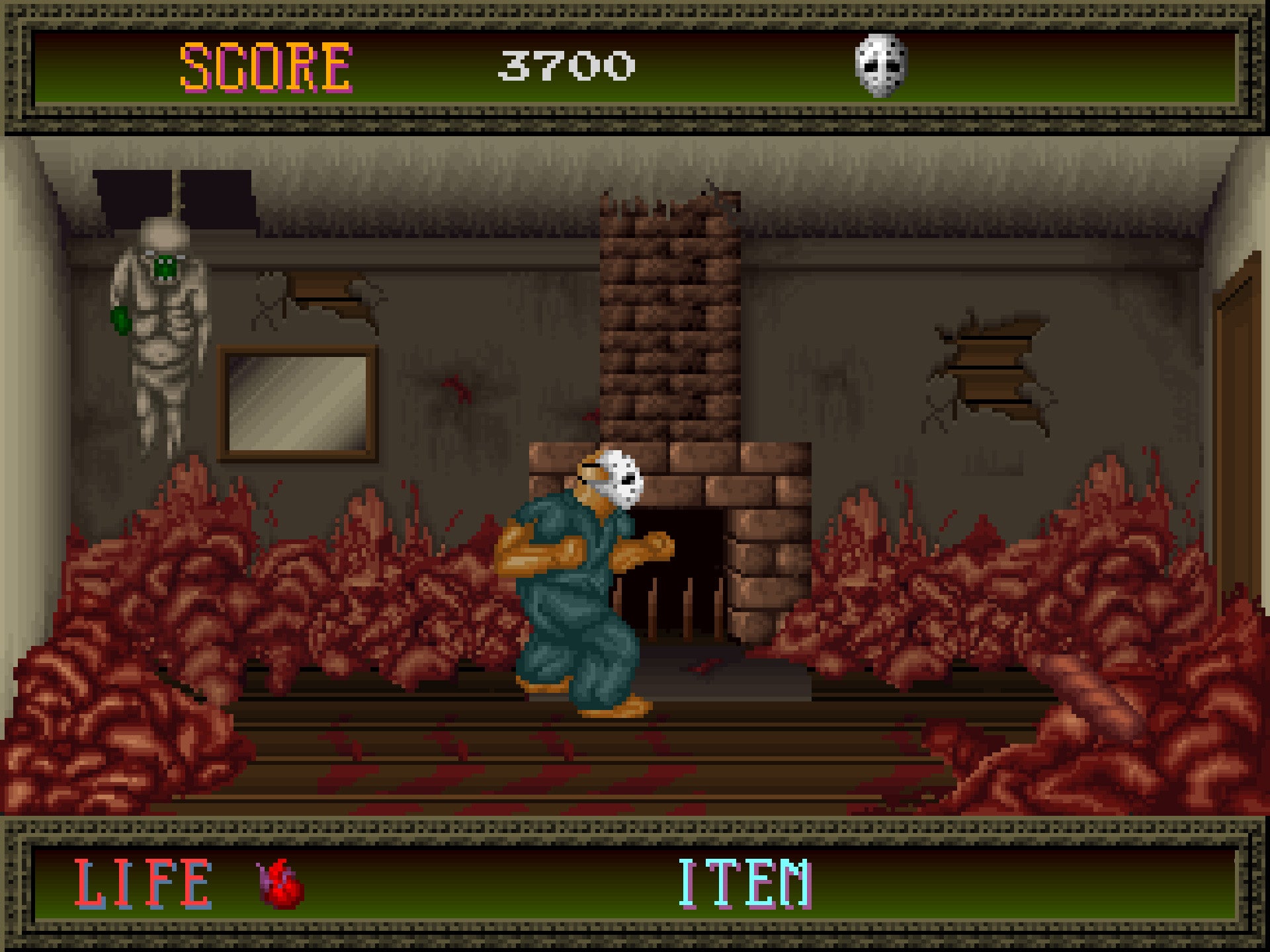Click the red heart life icon
1270x952 pixels.
(281, 884)
